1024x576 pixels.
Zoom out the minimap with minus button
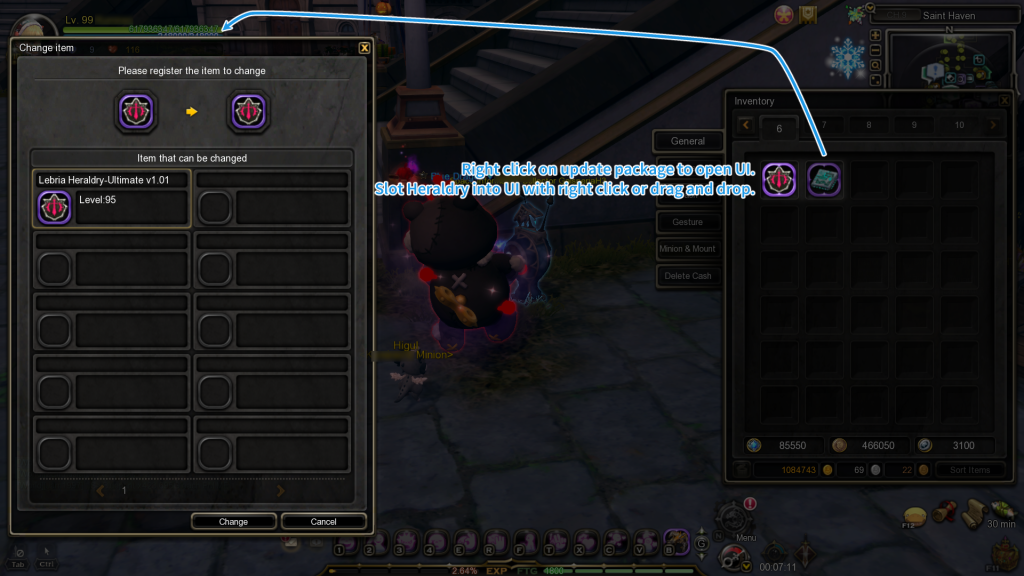(876, 50)
